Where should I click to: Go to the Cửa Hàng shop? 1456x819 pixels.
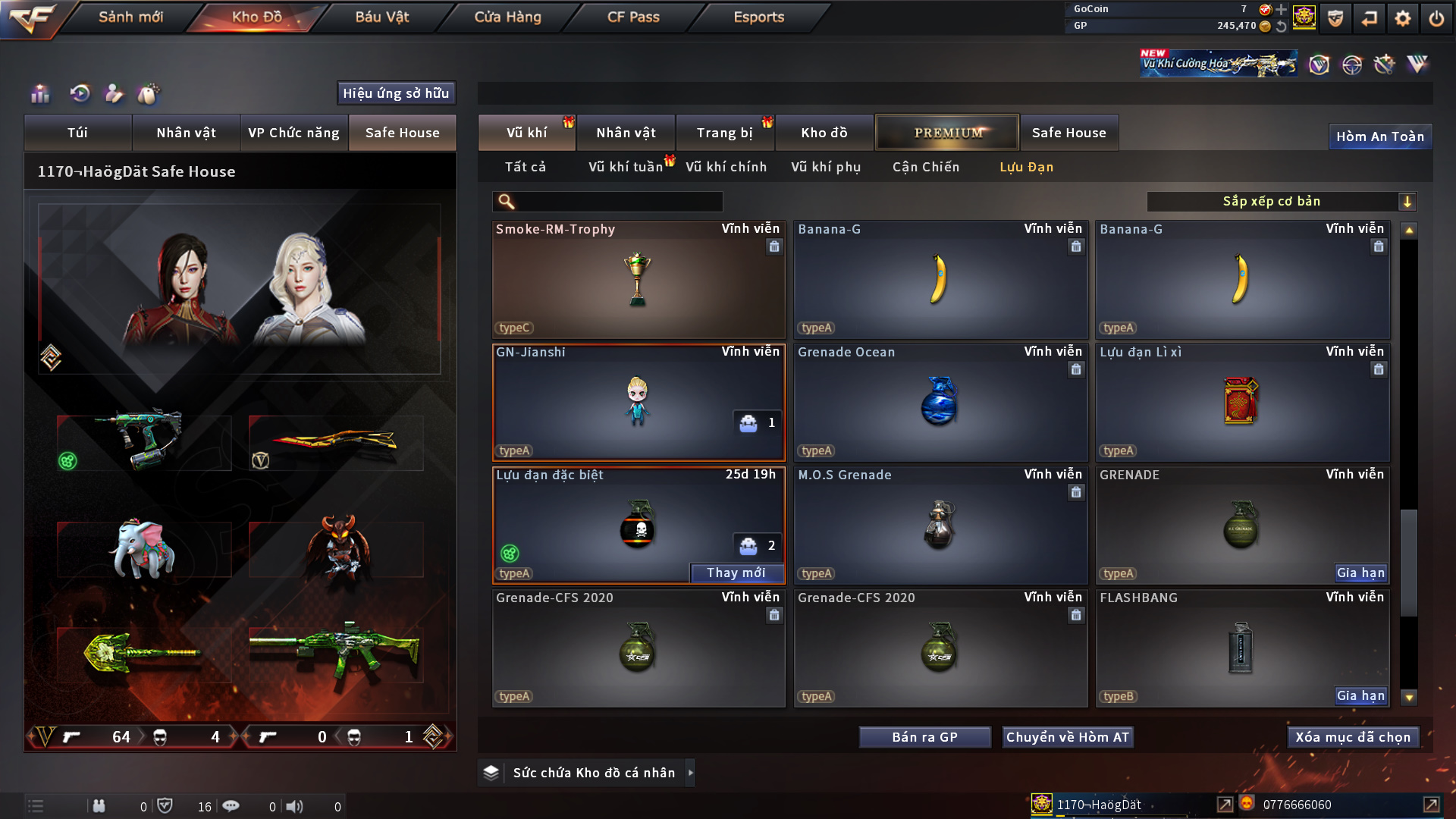pos(507,17)
